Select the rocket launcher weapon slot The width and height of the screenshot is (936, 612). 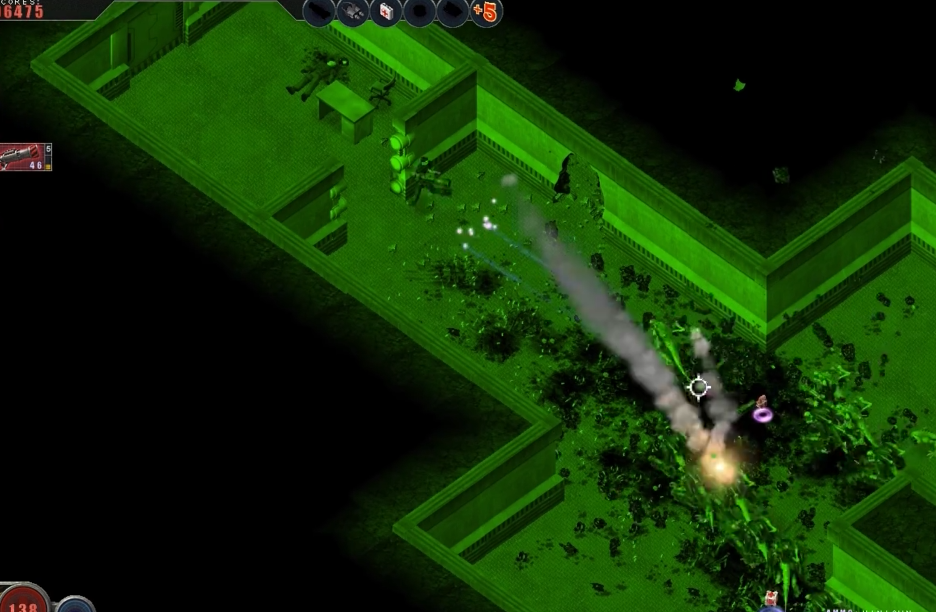coord(24,157)
